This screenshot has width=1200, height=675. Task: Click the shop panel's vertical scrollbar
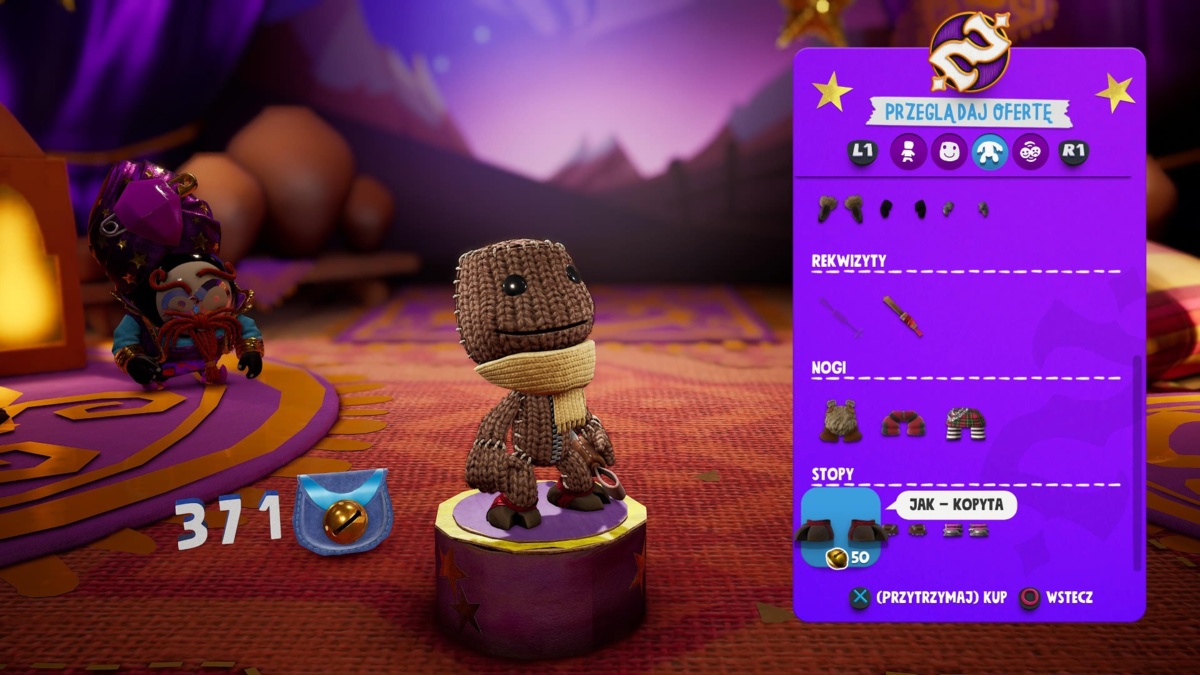(x=1136, y=460)
